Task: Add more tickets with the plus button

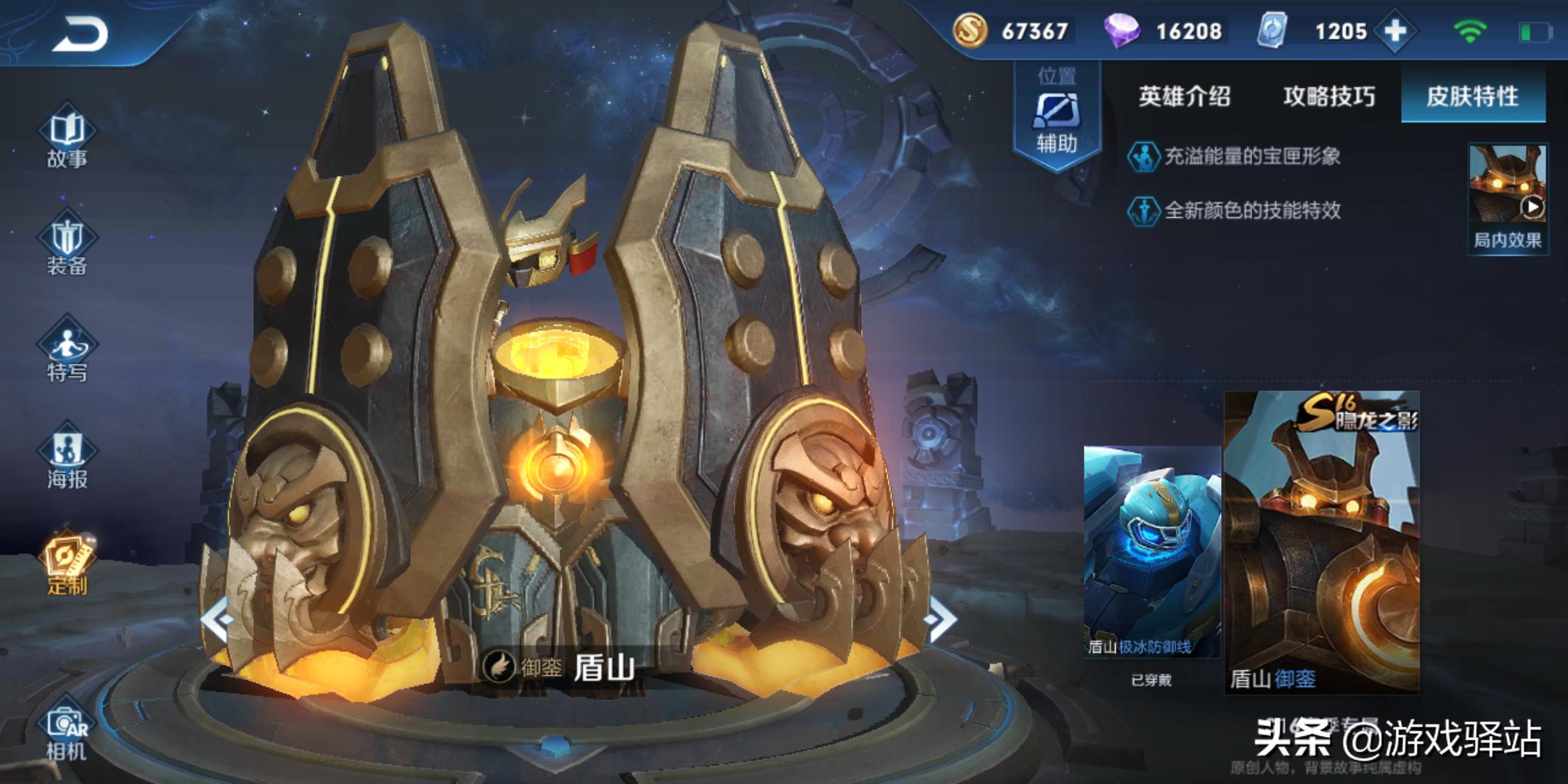Action: [x=1395, y=31]
